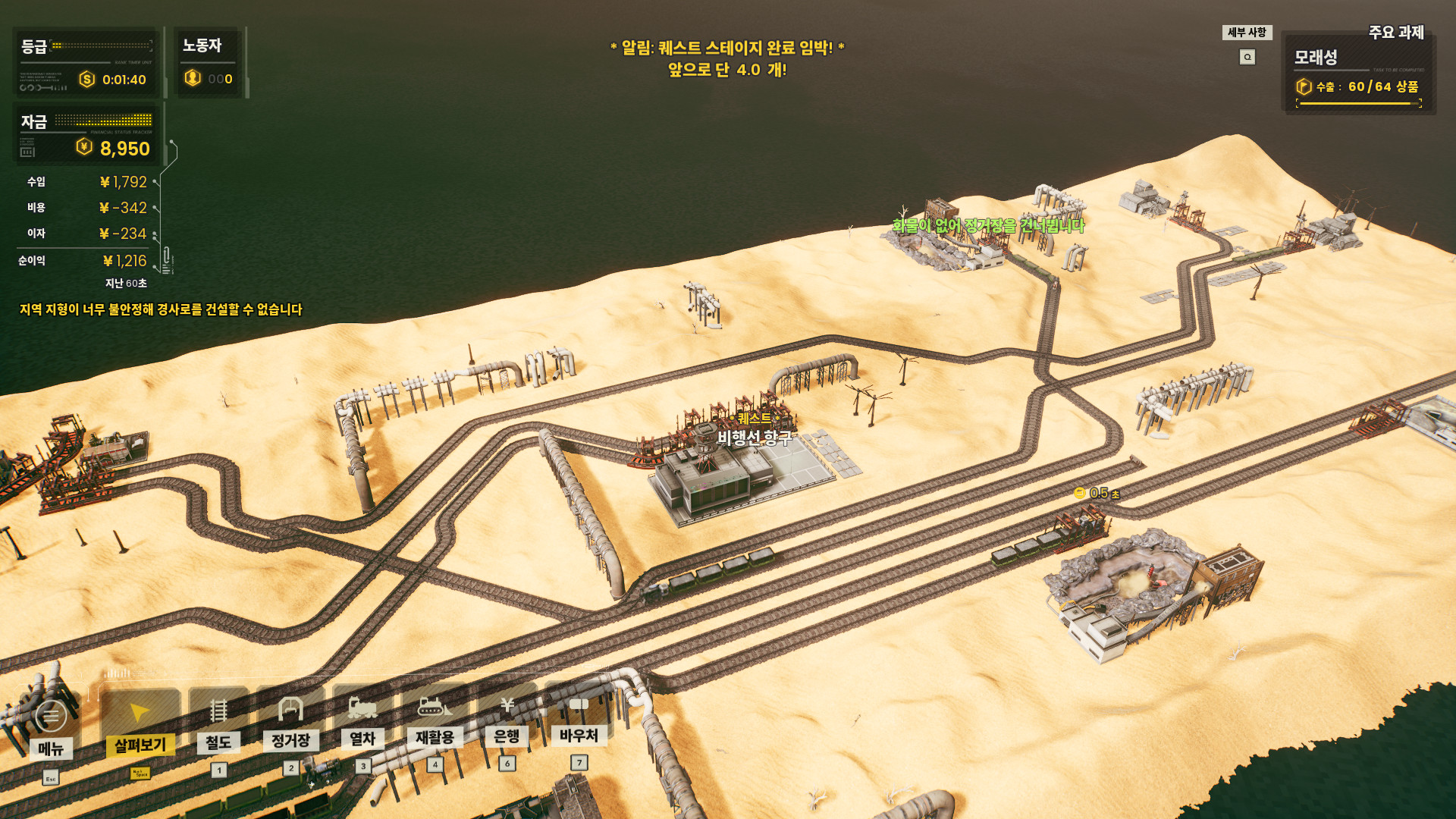Open the 모래성 main quest tracker

click(x=1357, y=73)
